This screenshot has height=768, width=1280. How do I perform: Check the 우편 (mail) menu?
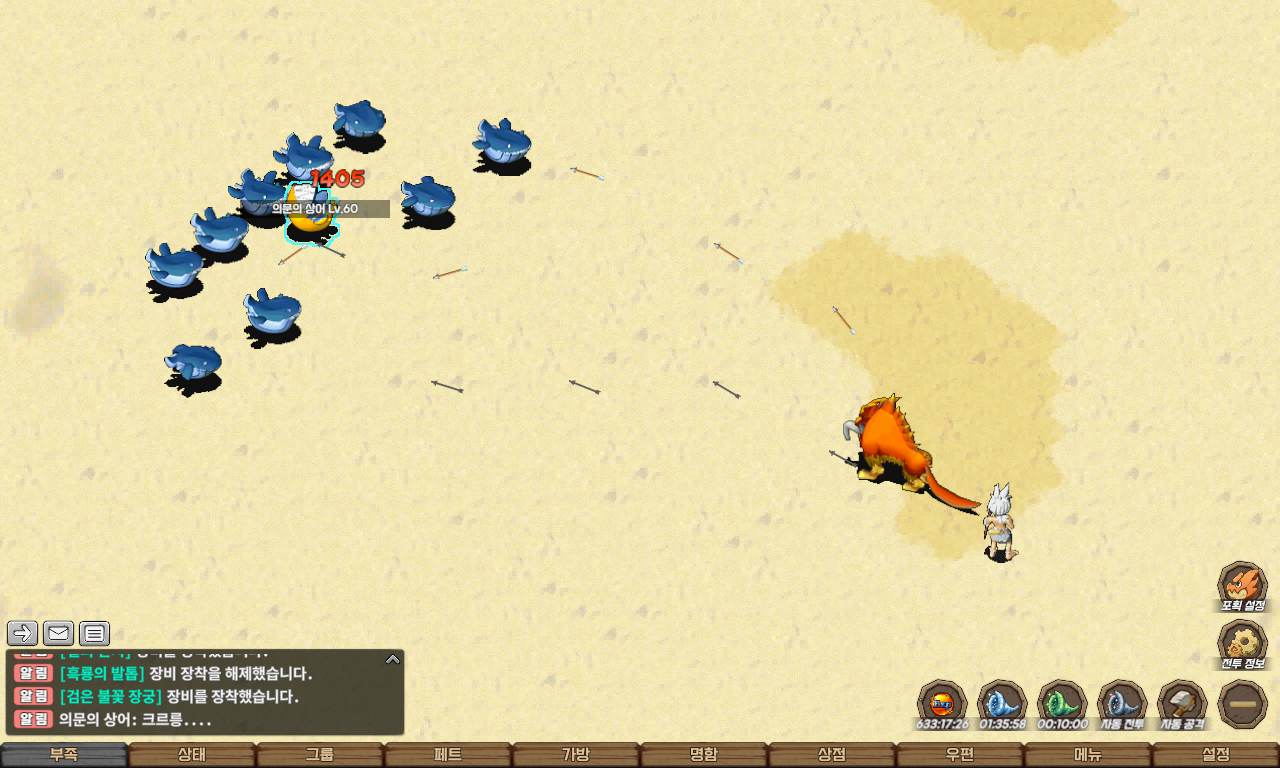click(960, 755)
